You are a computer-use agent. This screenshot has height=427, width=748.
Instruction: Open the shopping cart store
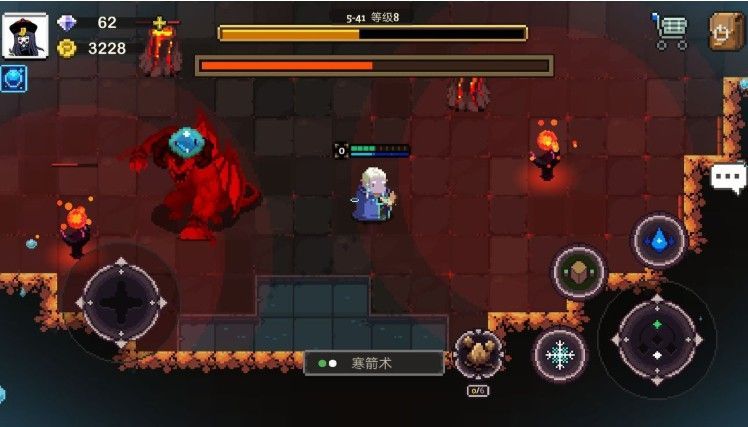(x=670, y=31)
